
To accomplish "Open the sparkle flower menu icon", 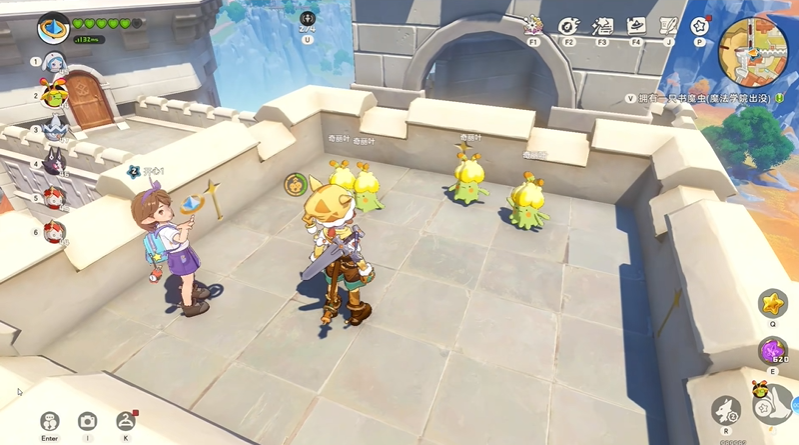I will [534, 26].
